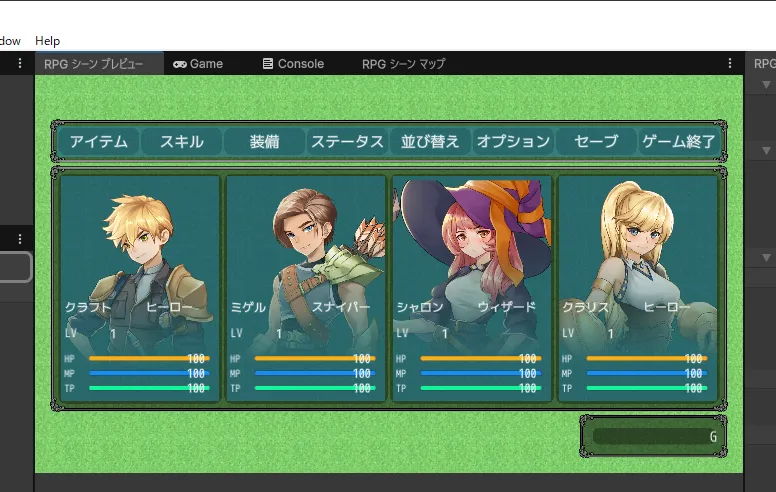
Task: Open the Help menu
Action: tap(47, 41)
